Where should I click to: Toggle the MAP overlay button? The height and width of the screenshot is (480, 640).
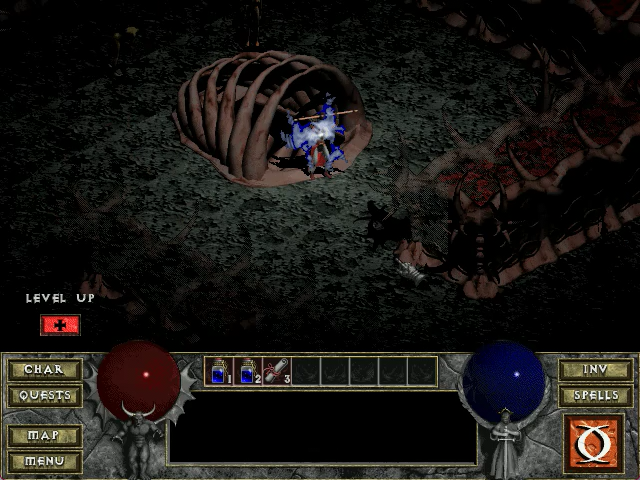[x=45, y=436]
